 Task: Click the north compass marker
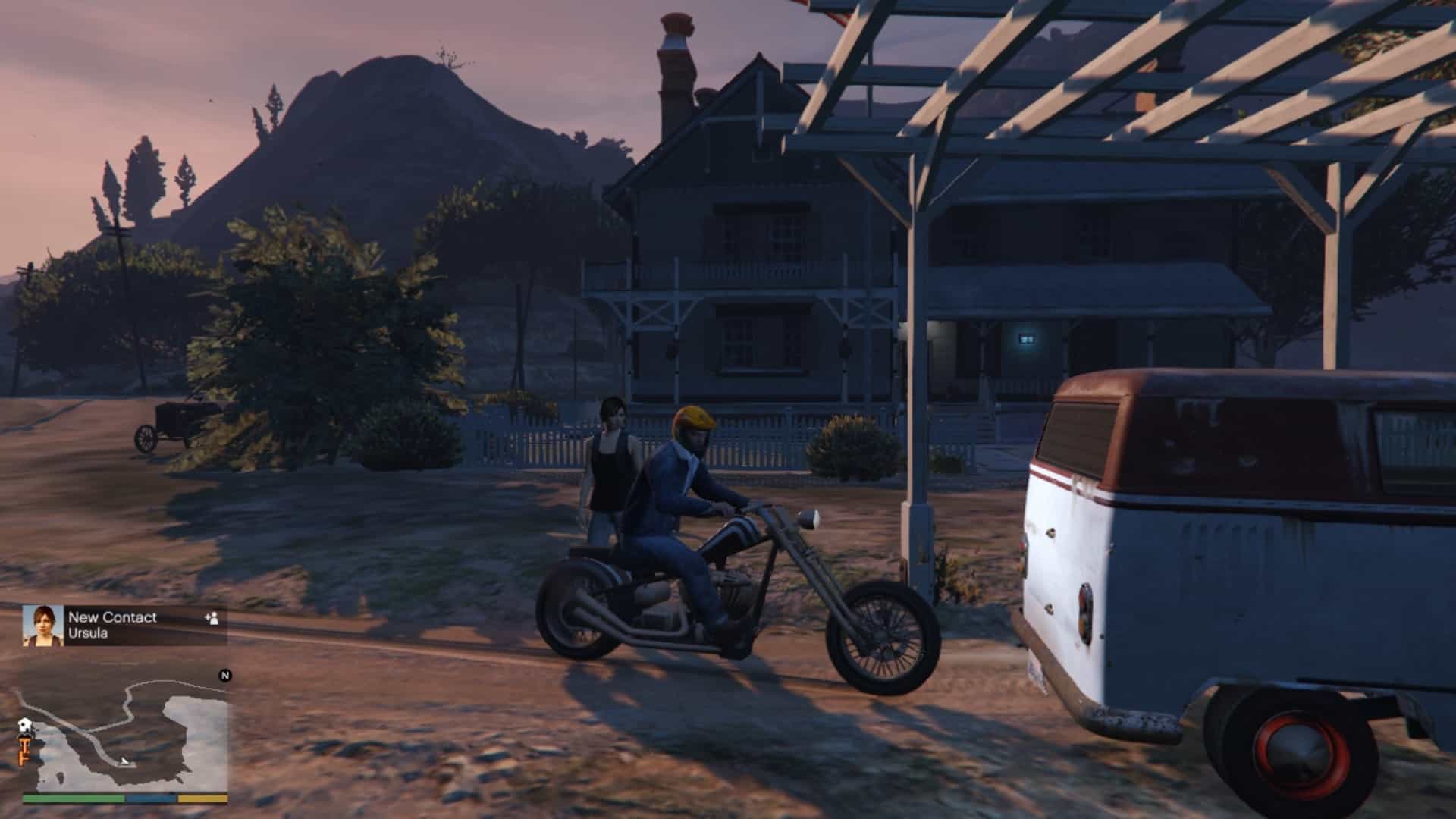coord(224,676)
